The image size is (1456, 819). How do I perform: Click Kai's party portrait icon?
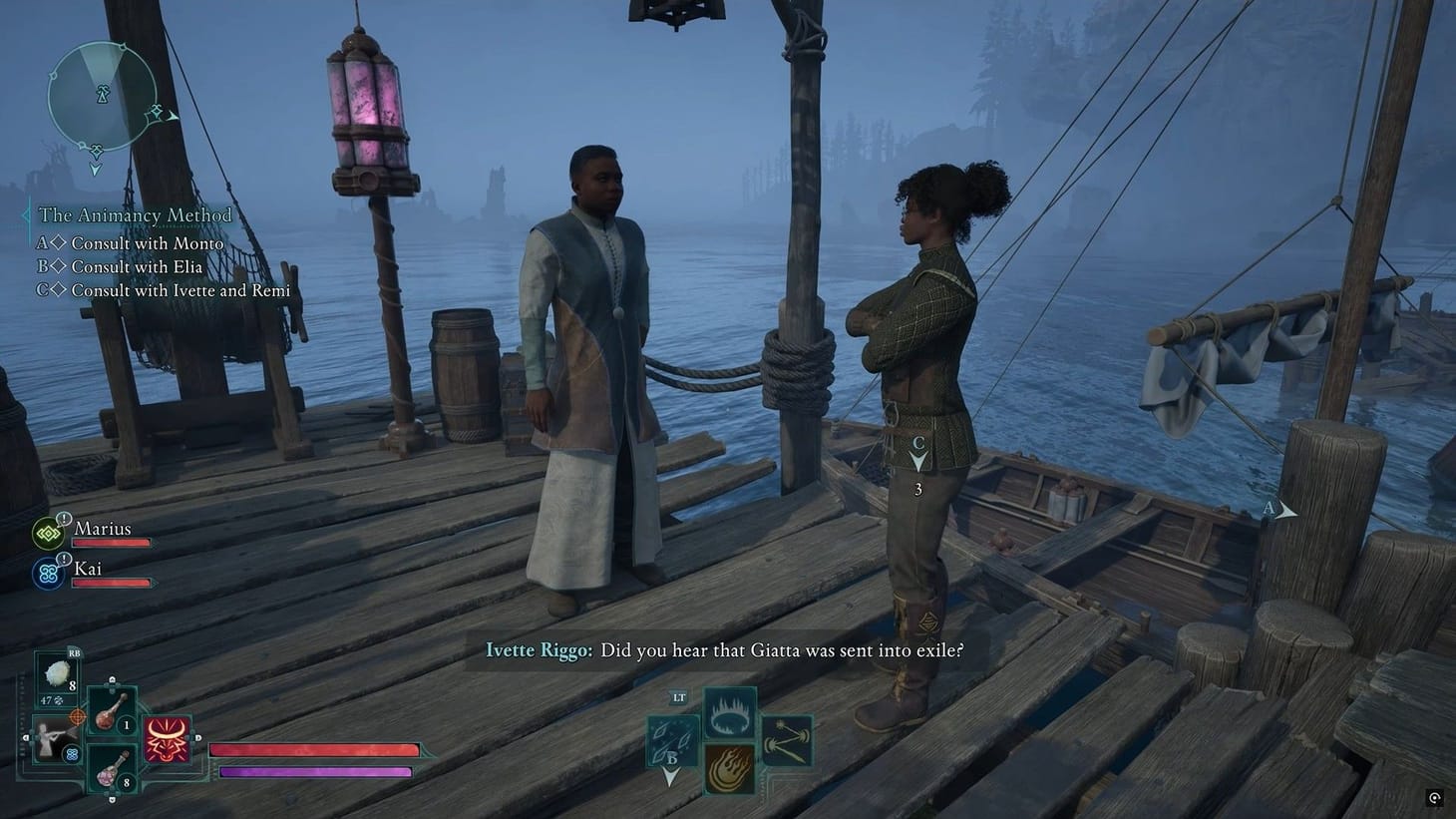click(48, 575)
